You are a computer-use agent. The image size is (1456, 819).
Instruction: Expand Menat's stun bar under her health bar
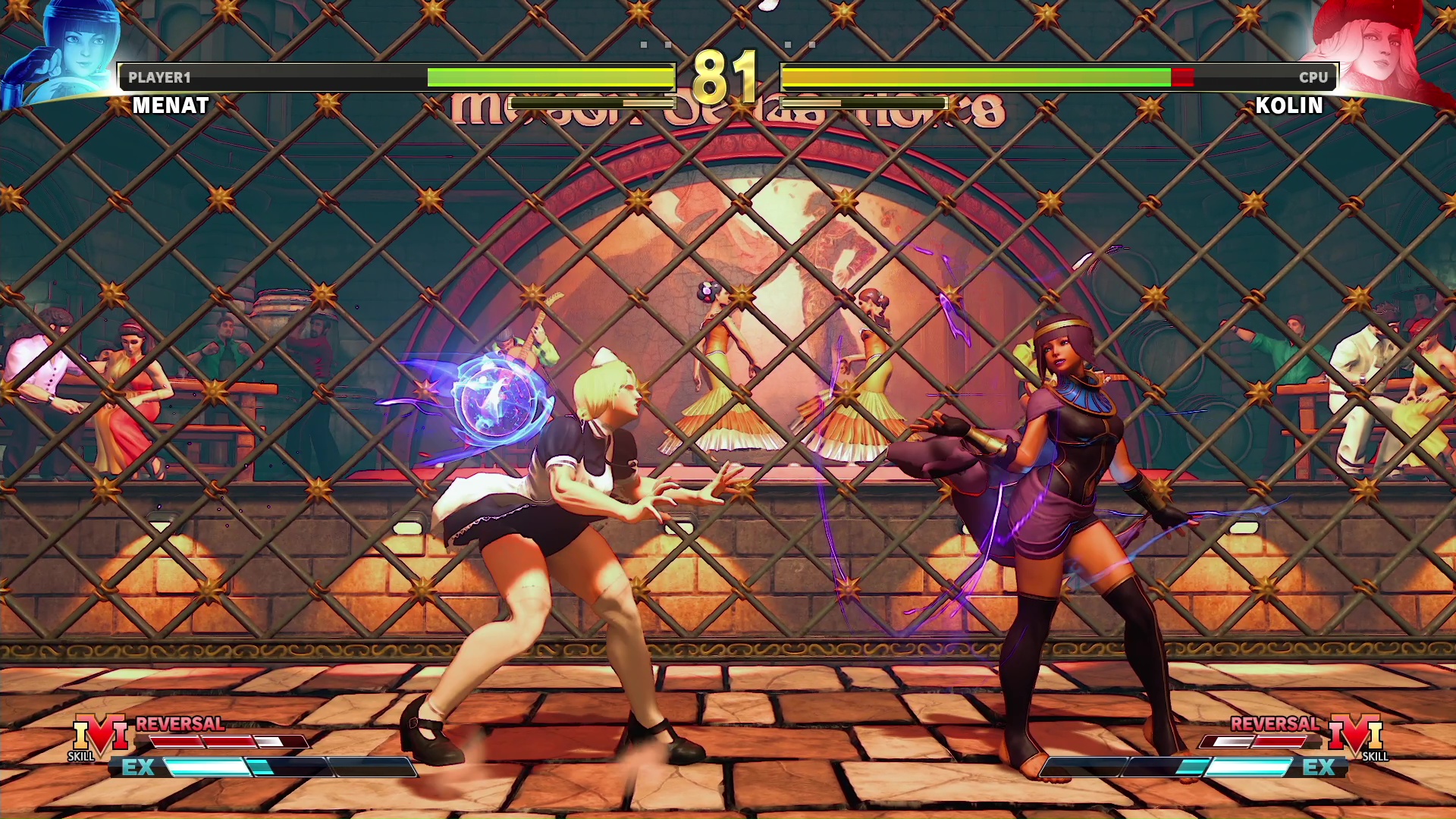tap(591, 102)
